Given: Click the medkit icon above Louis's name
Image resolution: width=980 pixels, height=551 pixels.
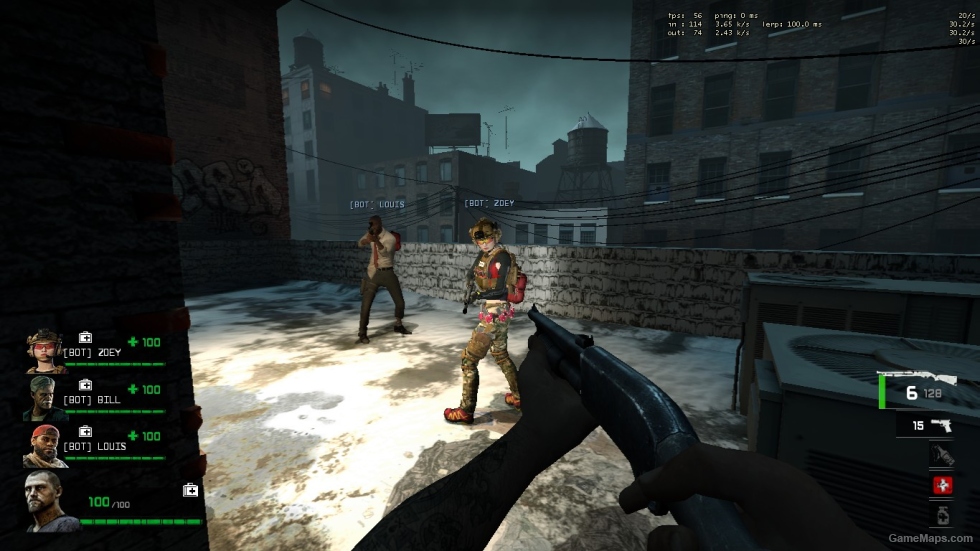Looking at the screenshot, I should (85, 431).
